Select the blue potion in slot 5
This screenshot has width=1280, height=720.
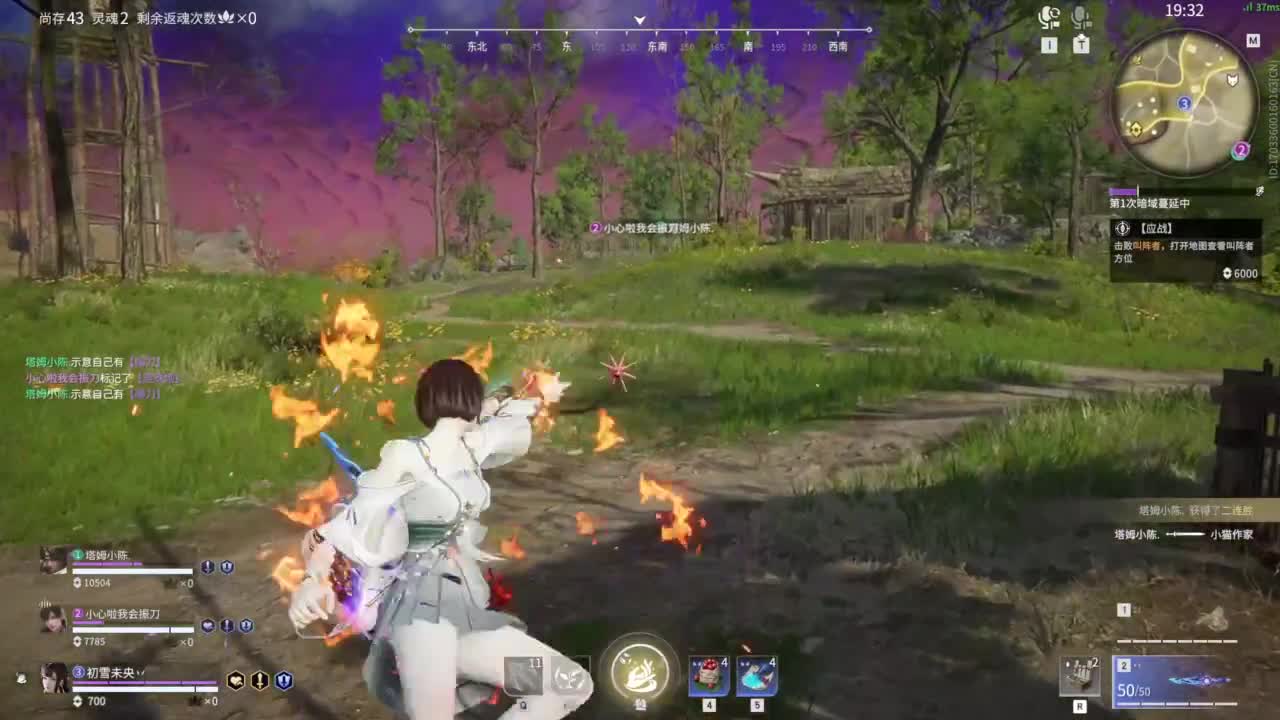tap(758, 675)
